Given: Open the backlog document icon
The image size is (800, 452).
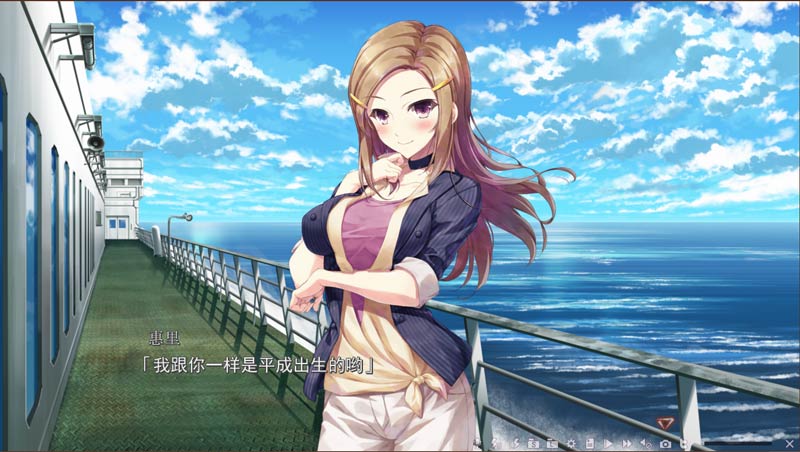Looking at the screenshot, I should [590, 443].
